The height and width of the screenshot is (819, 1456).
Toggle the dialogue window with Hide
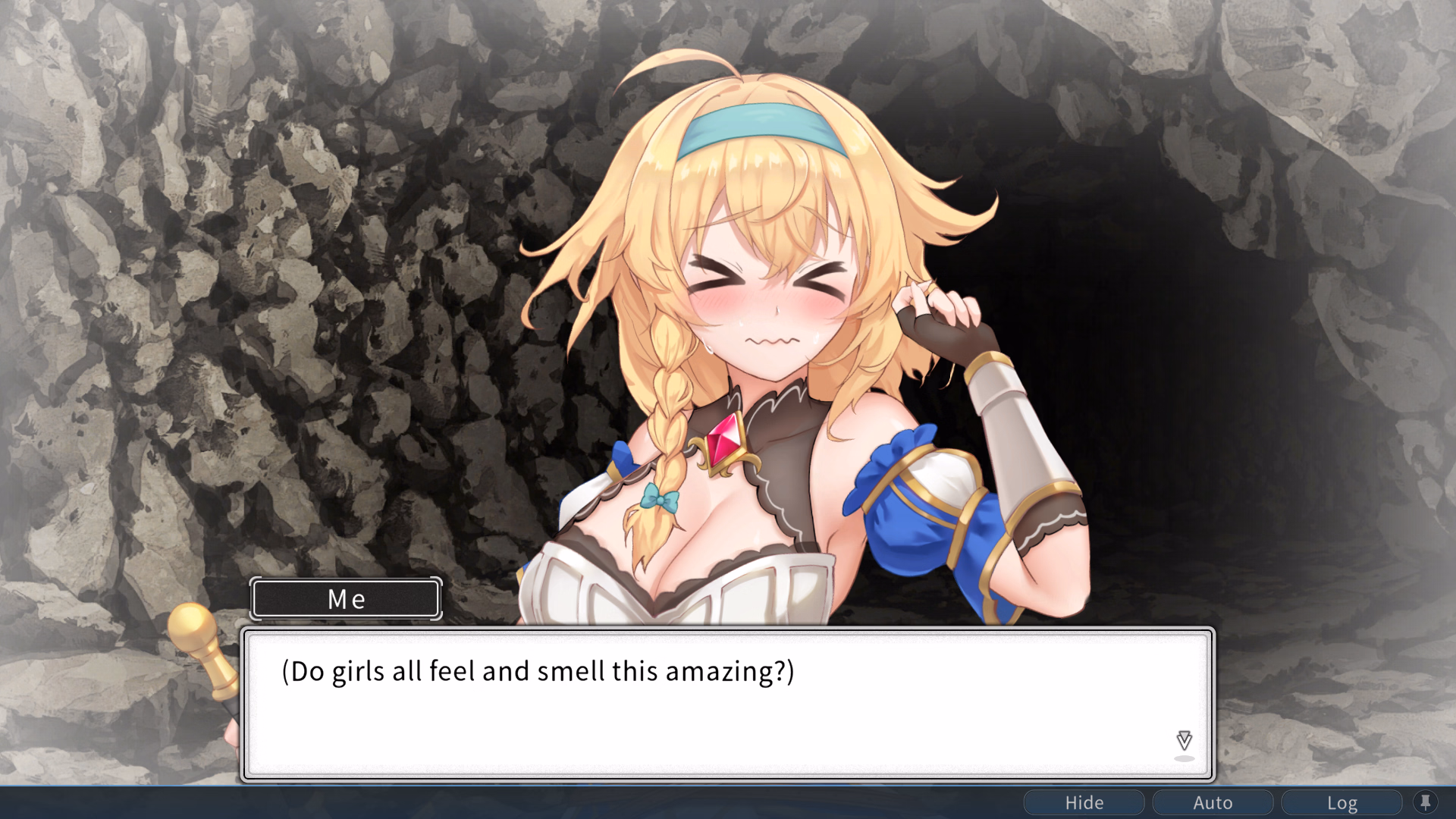(1084, 802)
